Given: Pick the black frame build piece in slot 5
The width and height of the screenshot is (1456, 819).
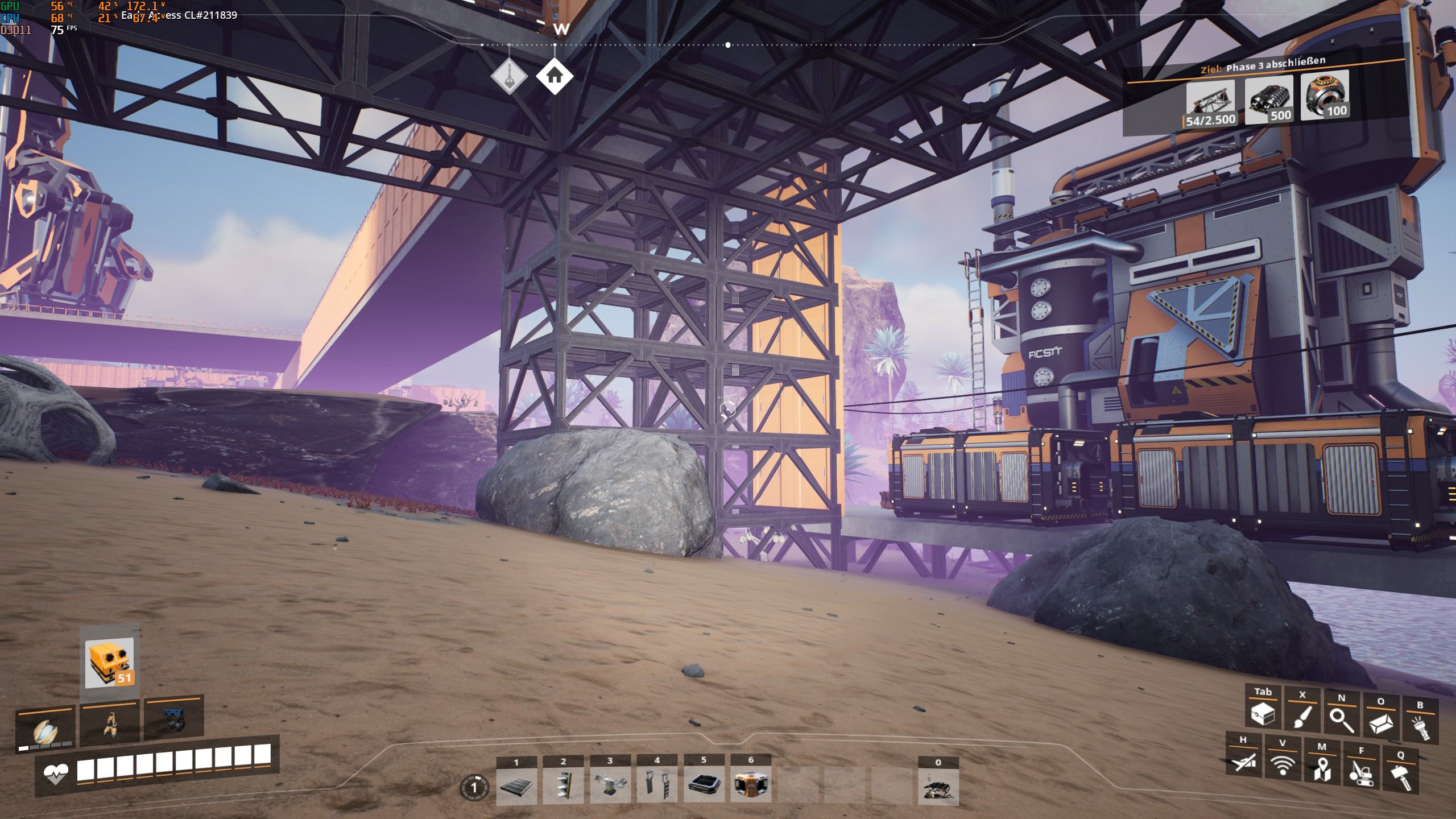Looking at the screenshot, I should pos(704,786).
